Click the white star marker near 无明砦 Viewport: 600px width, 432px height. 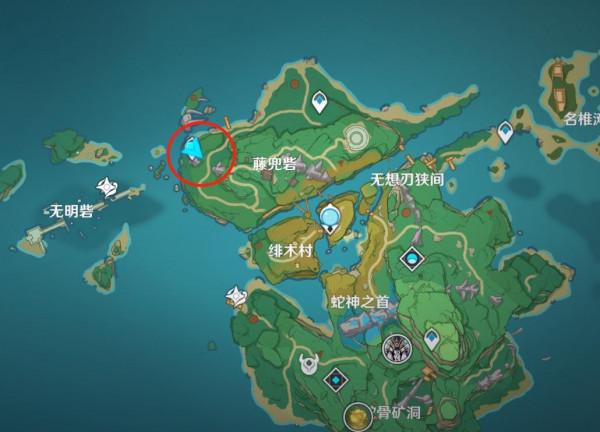108,187
